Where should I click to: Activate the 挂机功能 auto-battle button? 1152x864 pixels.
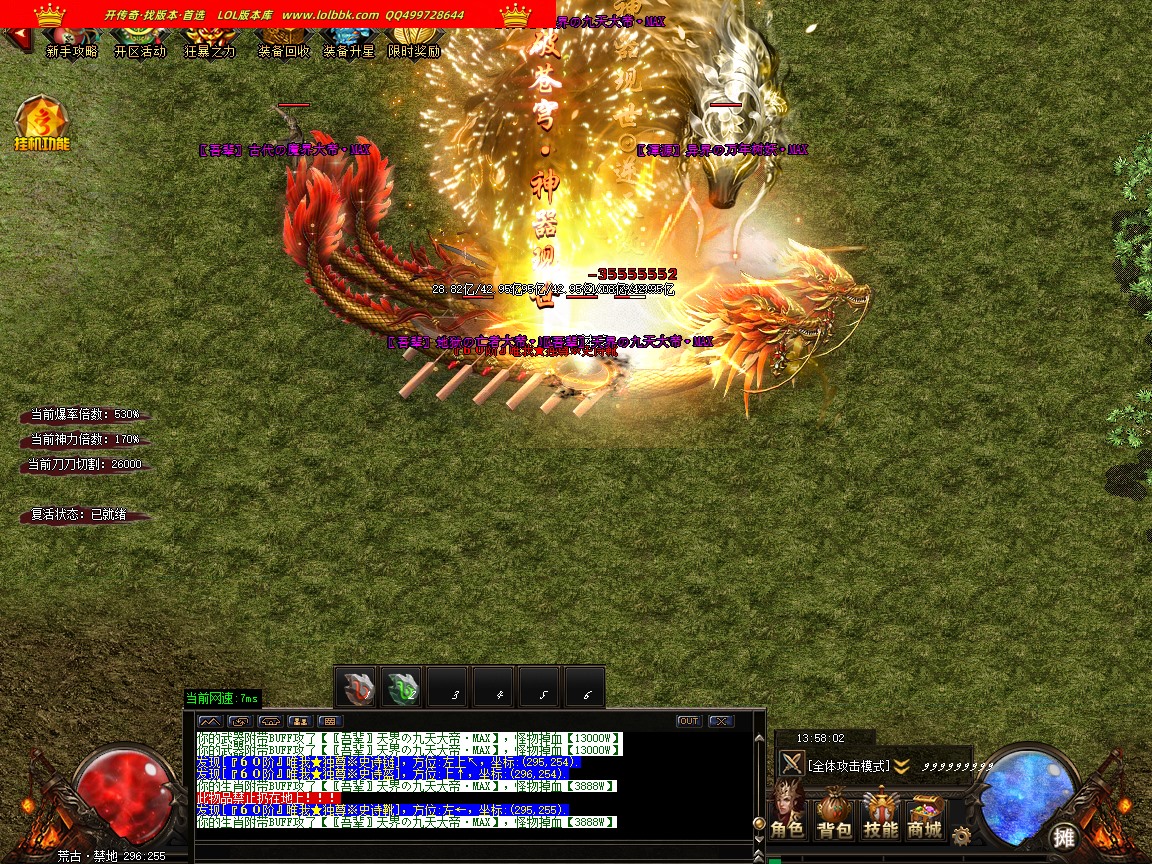pos(41,124)
